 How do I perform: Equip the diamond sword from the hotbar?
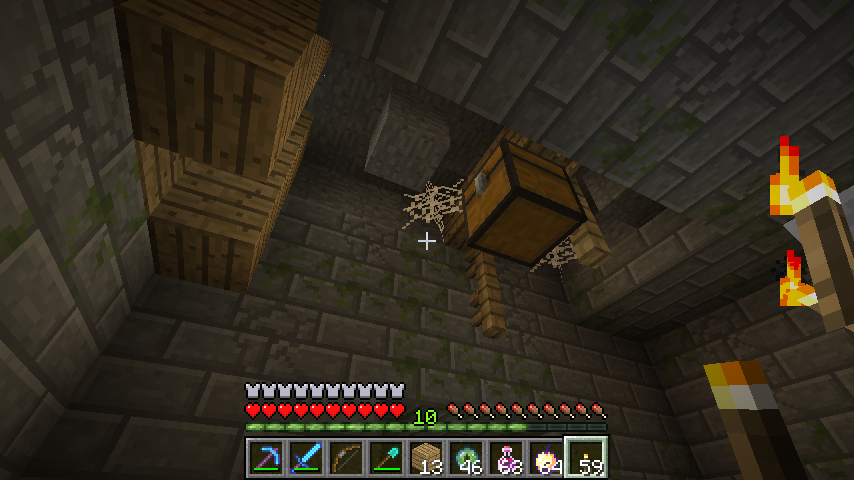point(306,458)
